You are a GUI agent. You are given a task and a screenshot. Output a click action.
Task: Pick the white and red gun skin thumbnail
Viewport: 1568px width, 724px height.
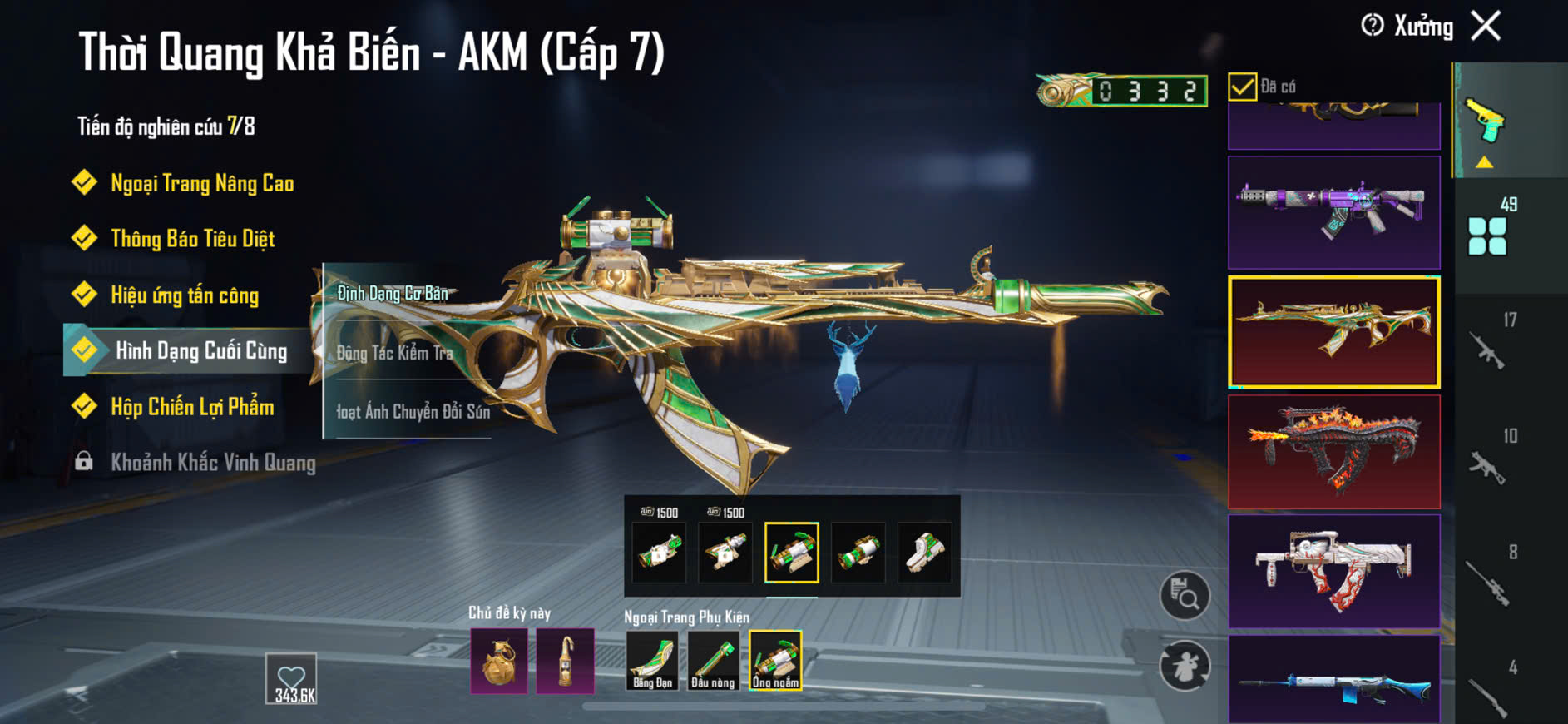click(1333, 571)
